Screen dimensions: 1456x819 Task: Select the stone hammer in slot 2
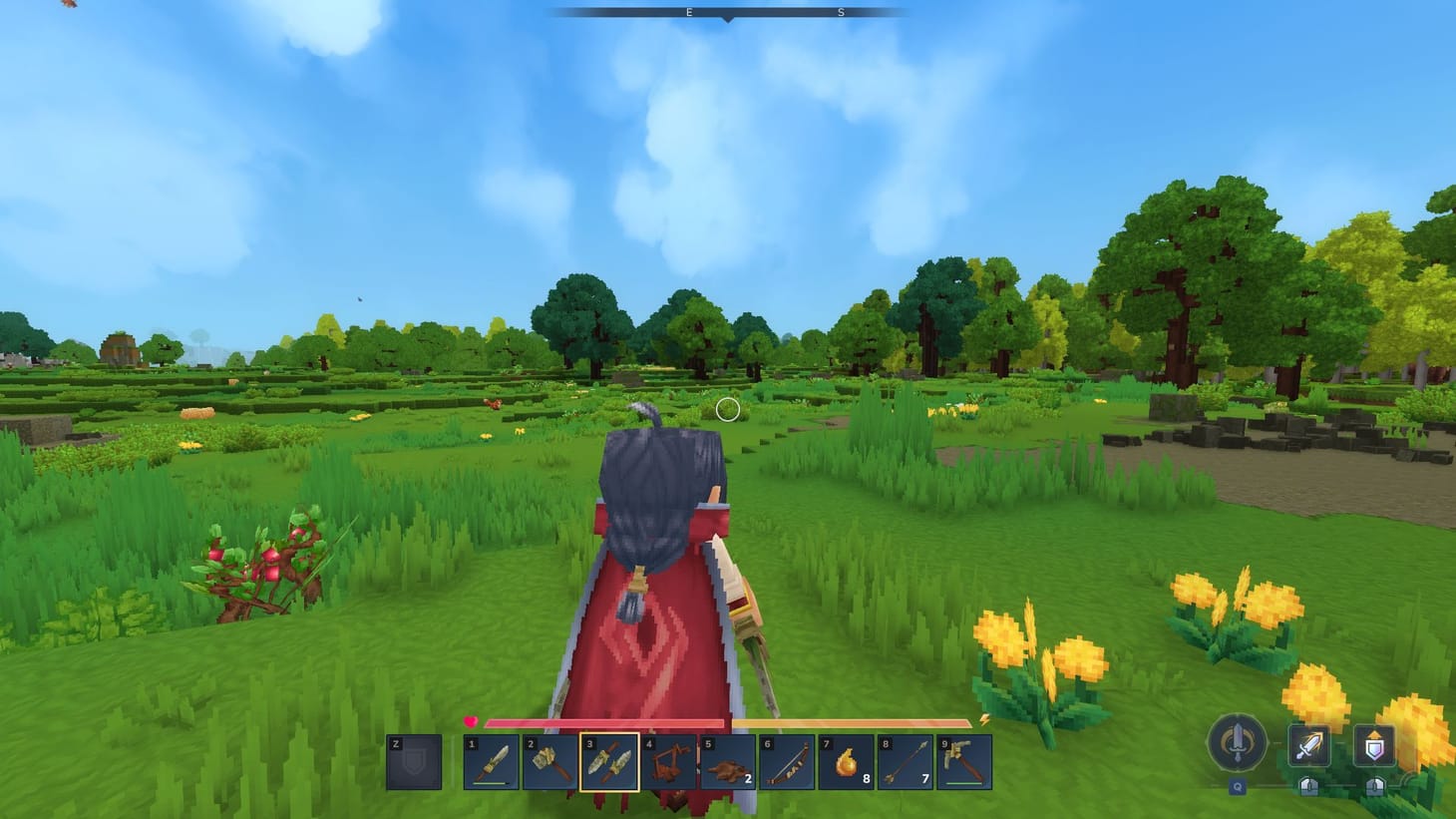[546, 763]
